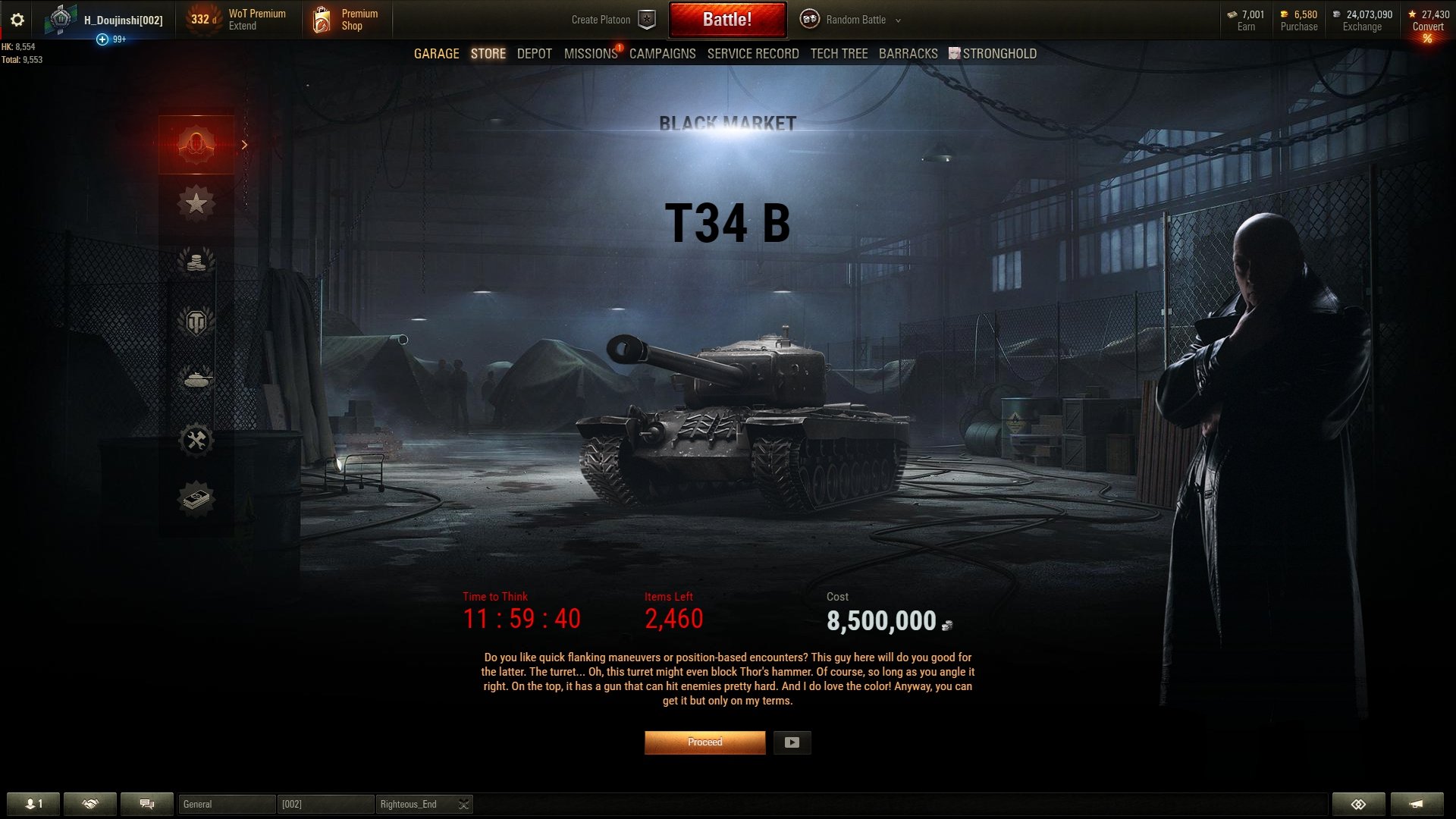Open the Missions tab

(x=590, y=54)
